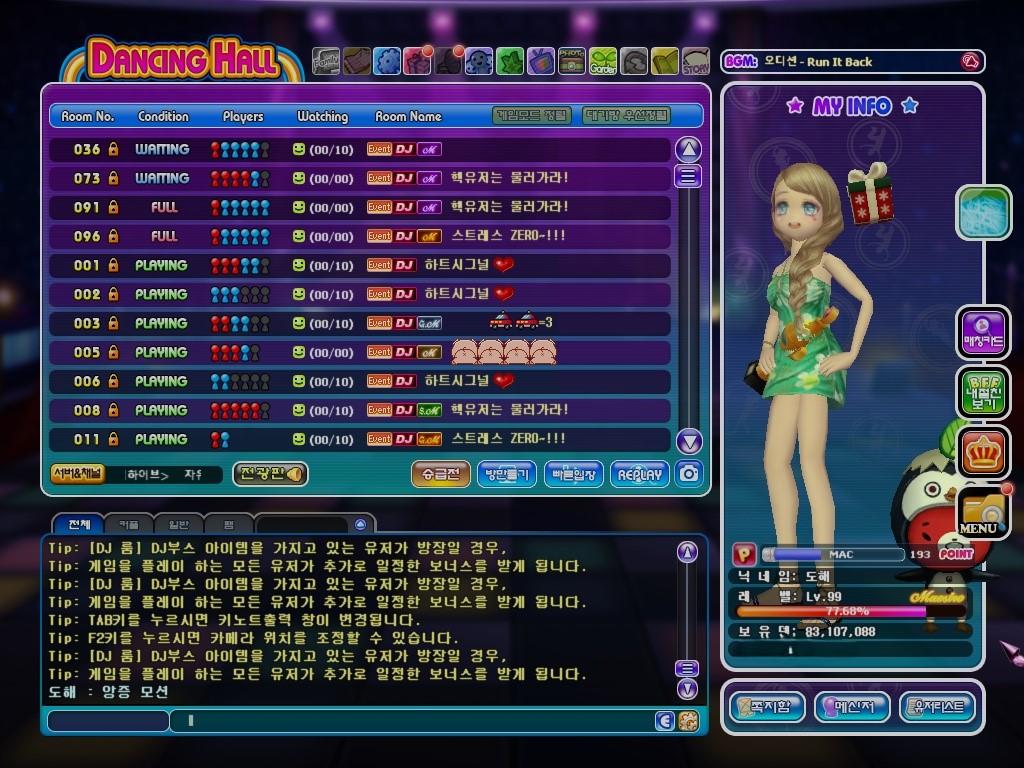Click the REPLAY button

(x=639, y=474)
